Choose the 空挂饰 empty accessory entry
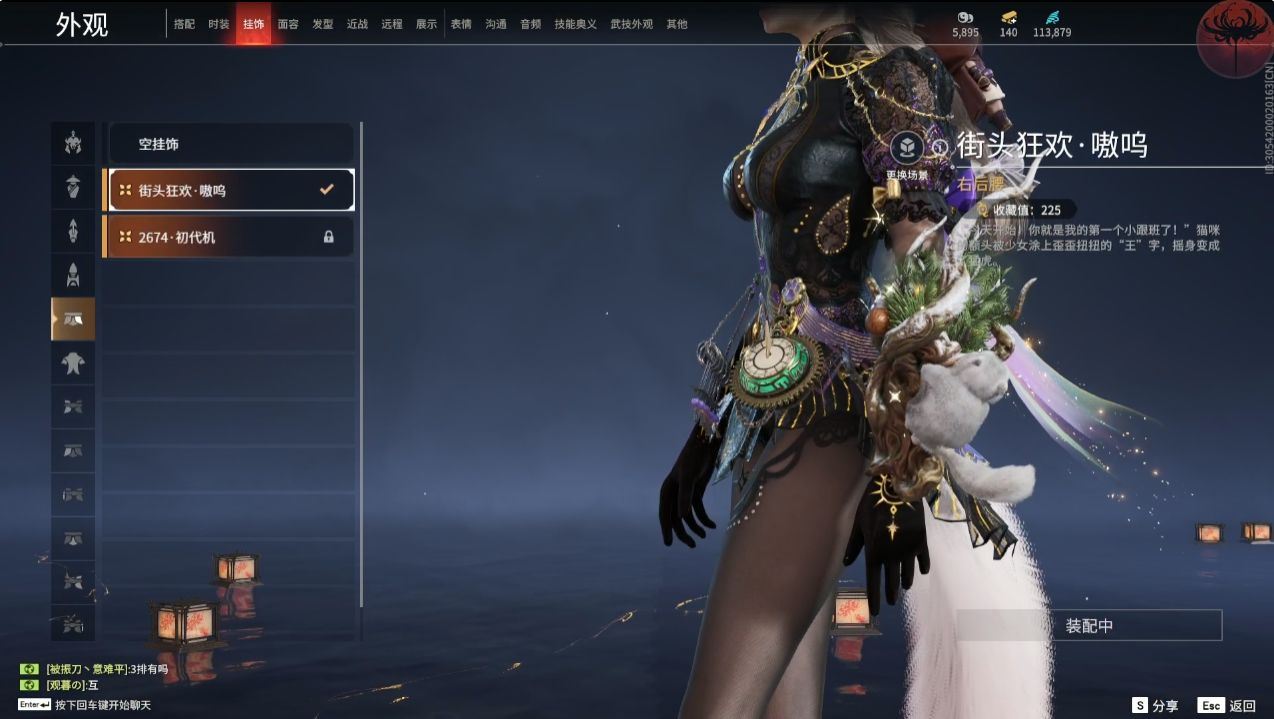Screen dimensions: 1274x719 tap(230, 144)
